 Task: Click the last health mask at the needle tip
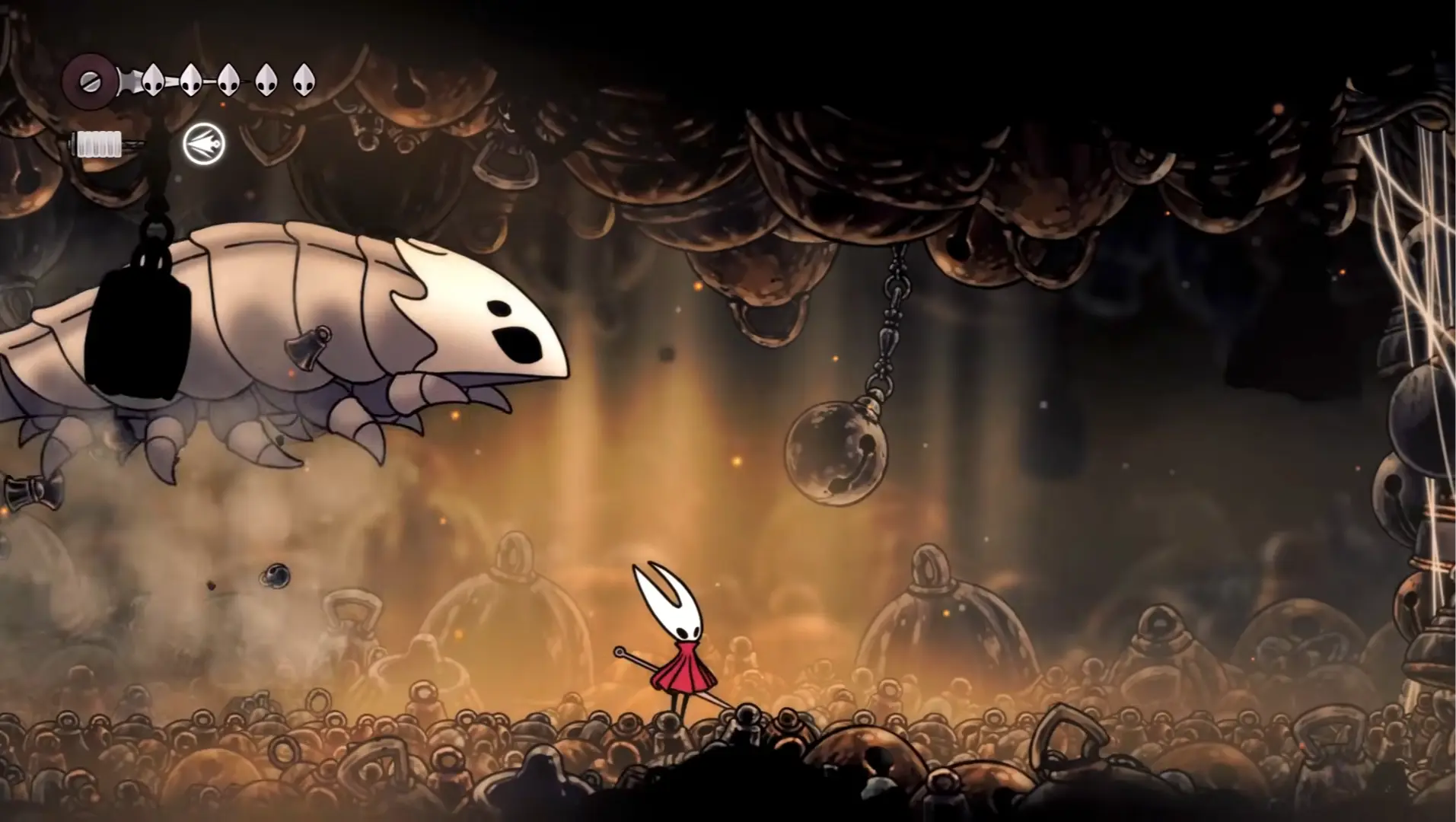pyautogui.click(x=302, y=80)
